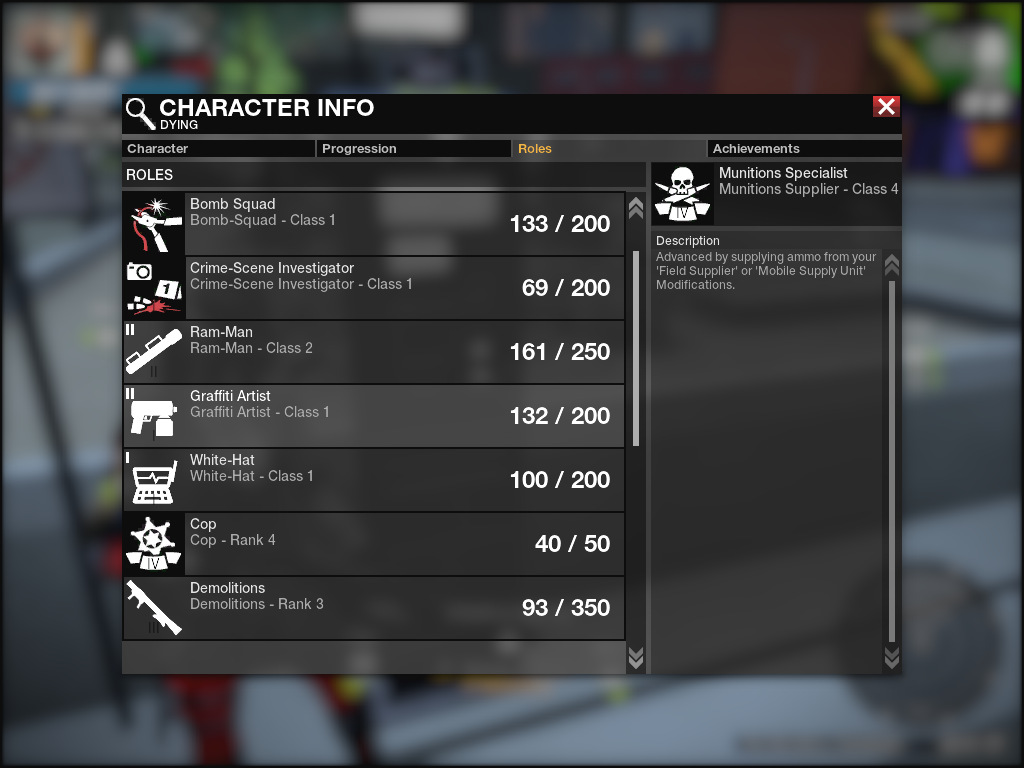Choose the Crime-Scene Investigator role
The width and height of the screenshot is (1024, 768).
(x=374, y=288)
